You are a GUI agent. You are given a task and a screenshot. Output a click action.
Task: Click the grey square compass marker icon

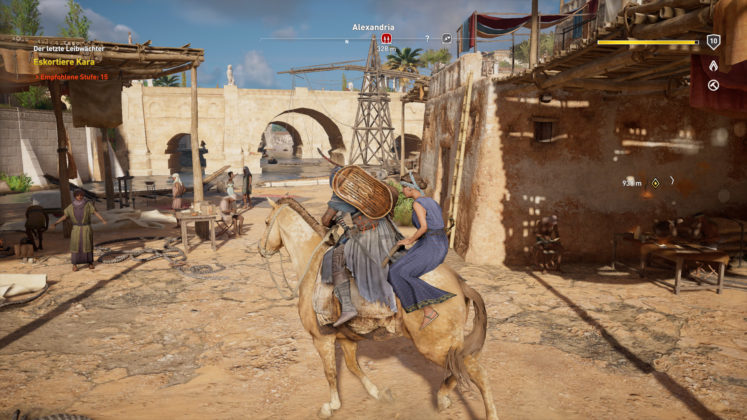[x=446, y=39]
